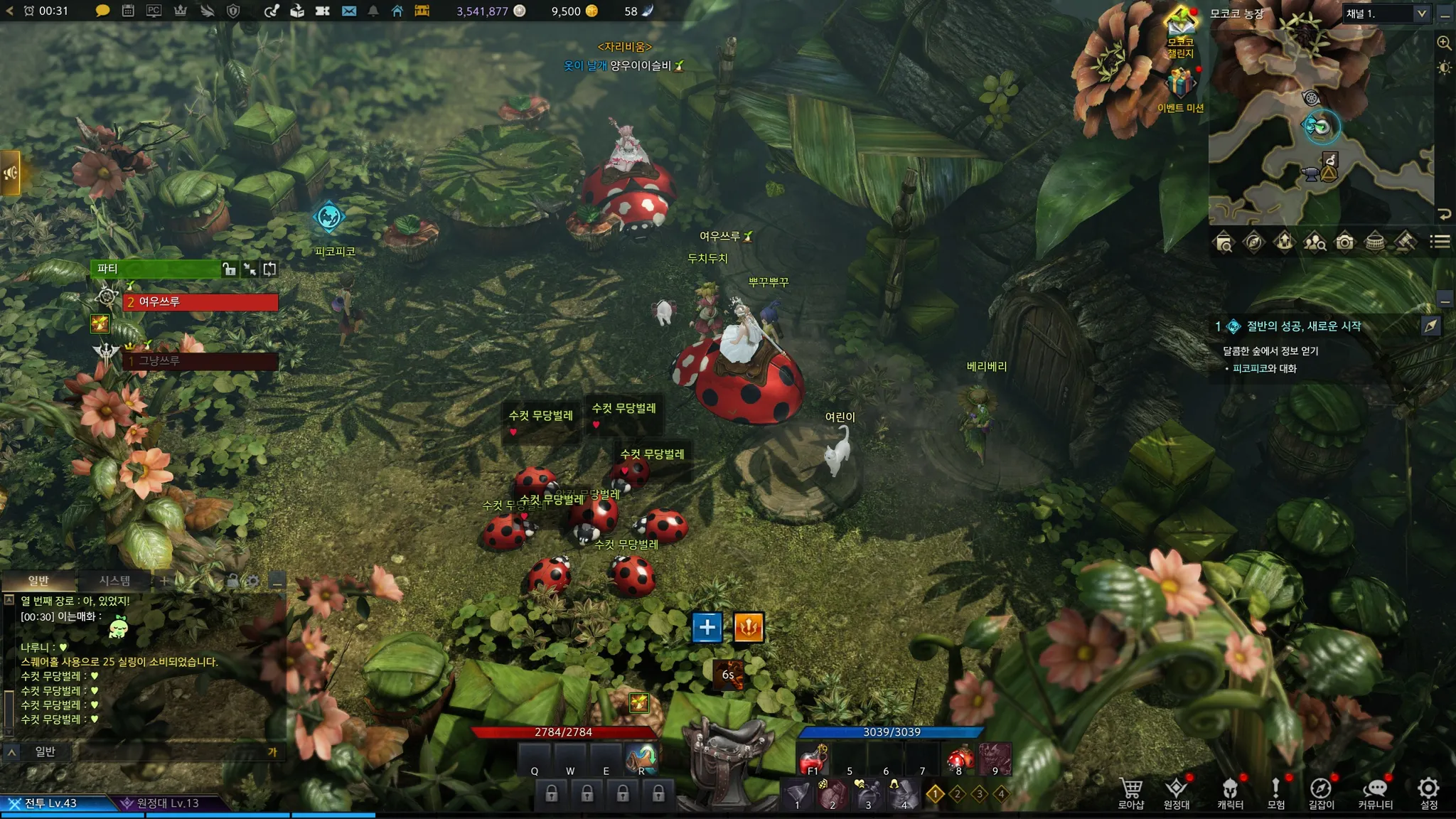Open the 커뮤니티 community menu
Viewport: 1456px width, 819px height.
coord(1375,793)
